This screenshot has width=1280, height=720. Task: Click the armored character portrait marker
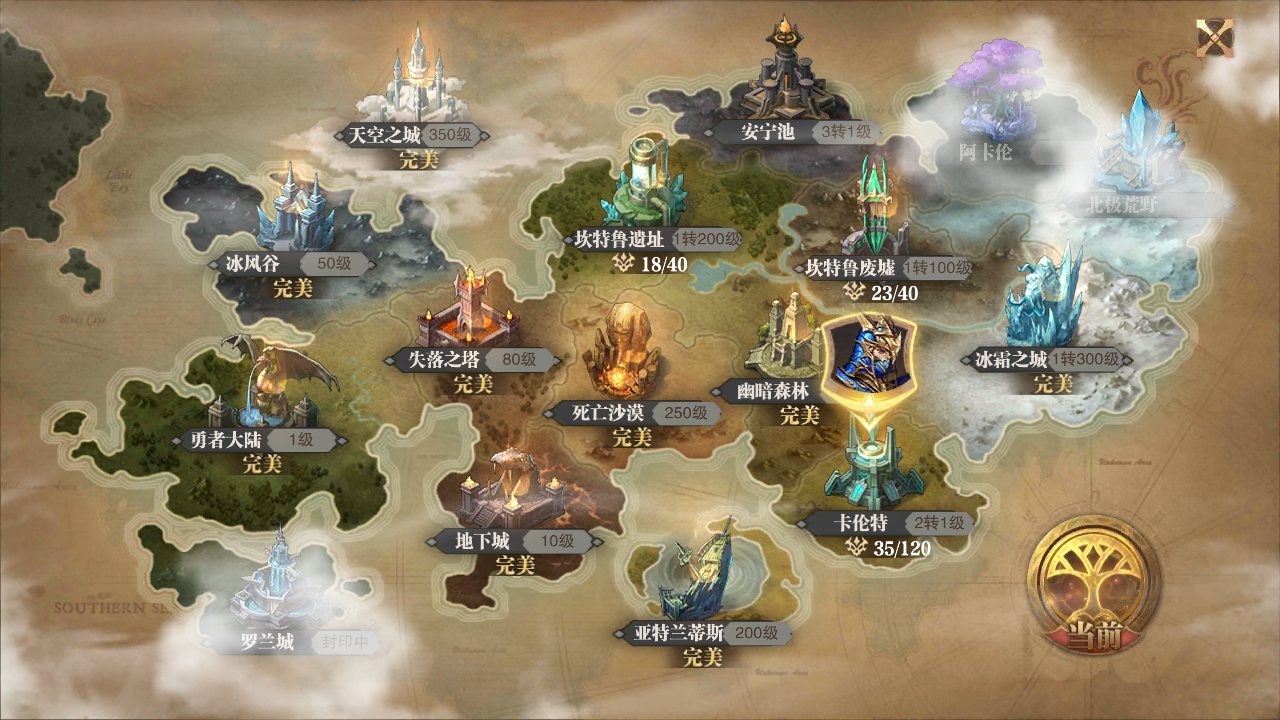[x=867, y=355]
